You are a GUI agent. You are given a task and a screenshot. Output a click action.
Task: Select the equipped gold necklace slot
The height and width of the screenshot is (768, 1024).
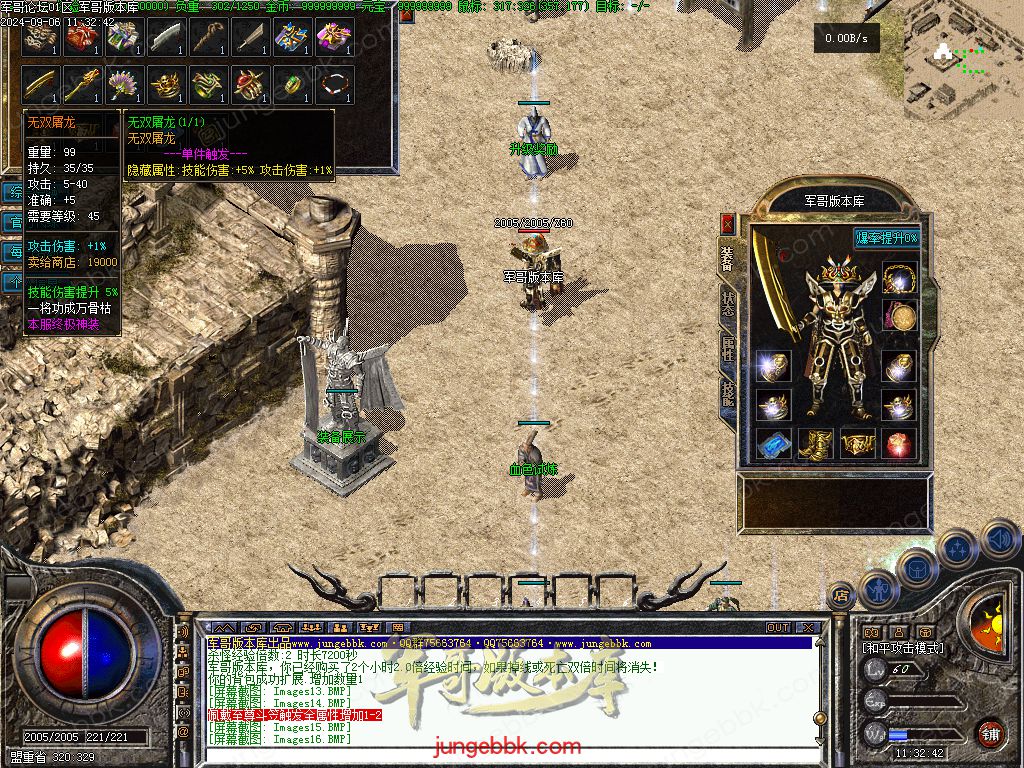click(x=900, y=278)
